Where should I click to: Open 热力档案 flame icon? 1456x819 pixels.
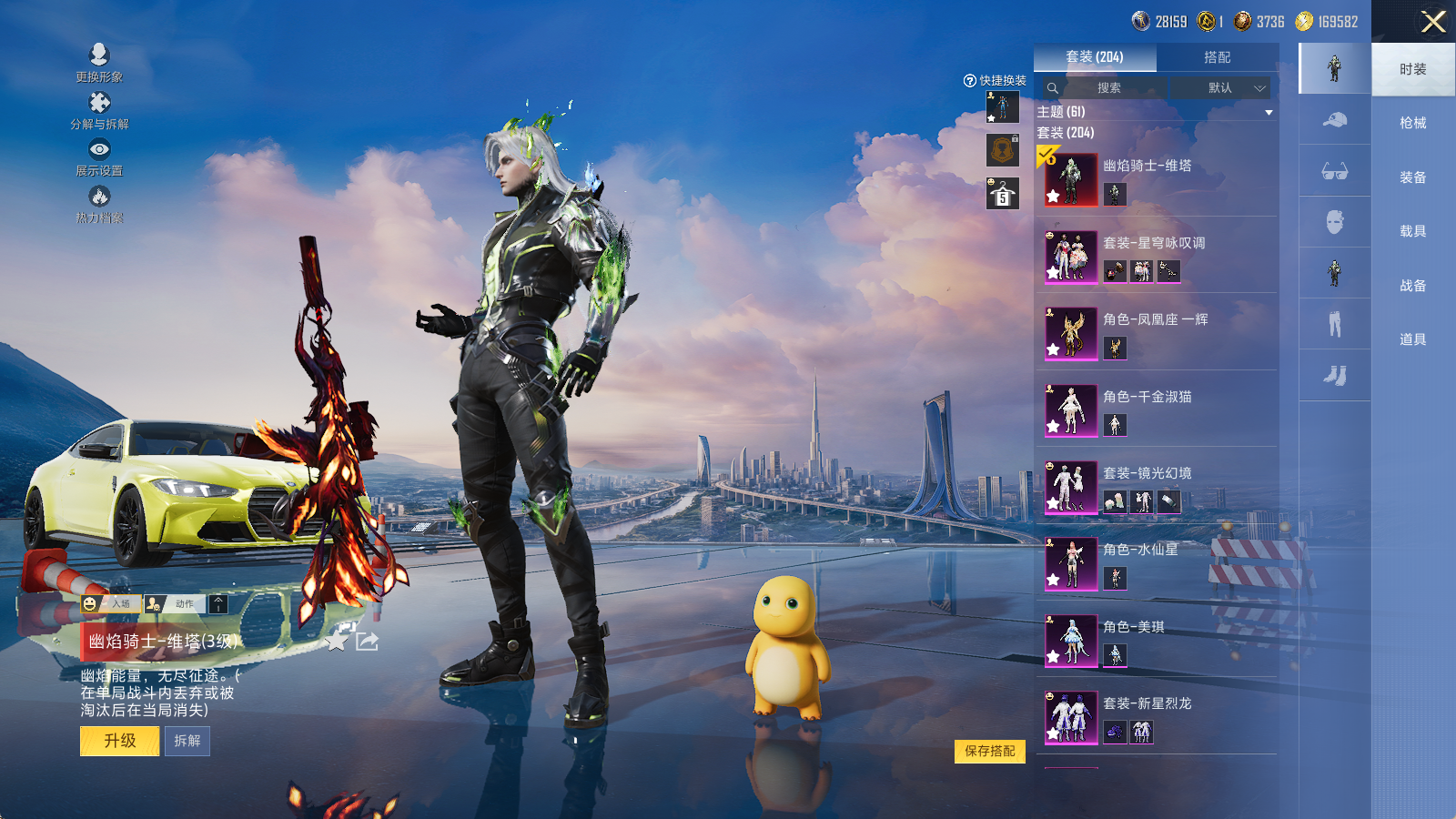(x=99, y=204)
